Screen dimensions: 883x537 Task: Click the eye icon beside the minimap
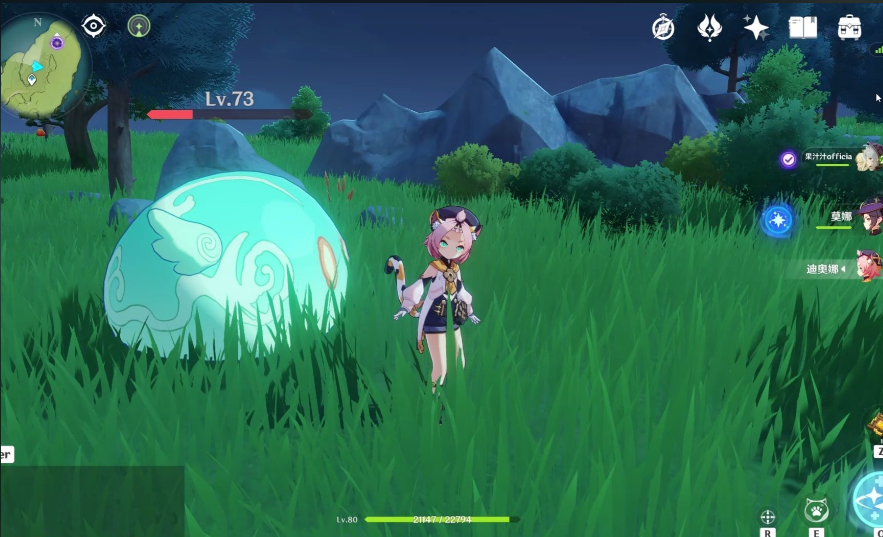click(x=94, y=26)
